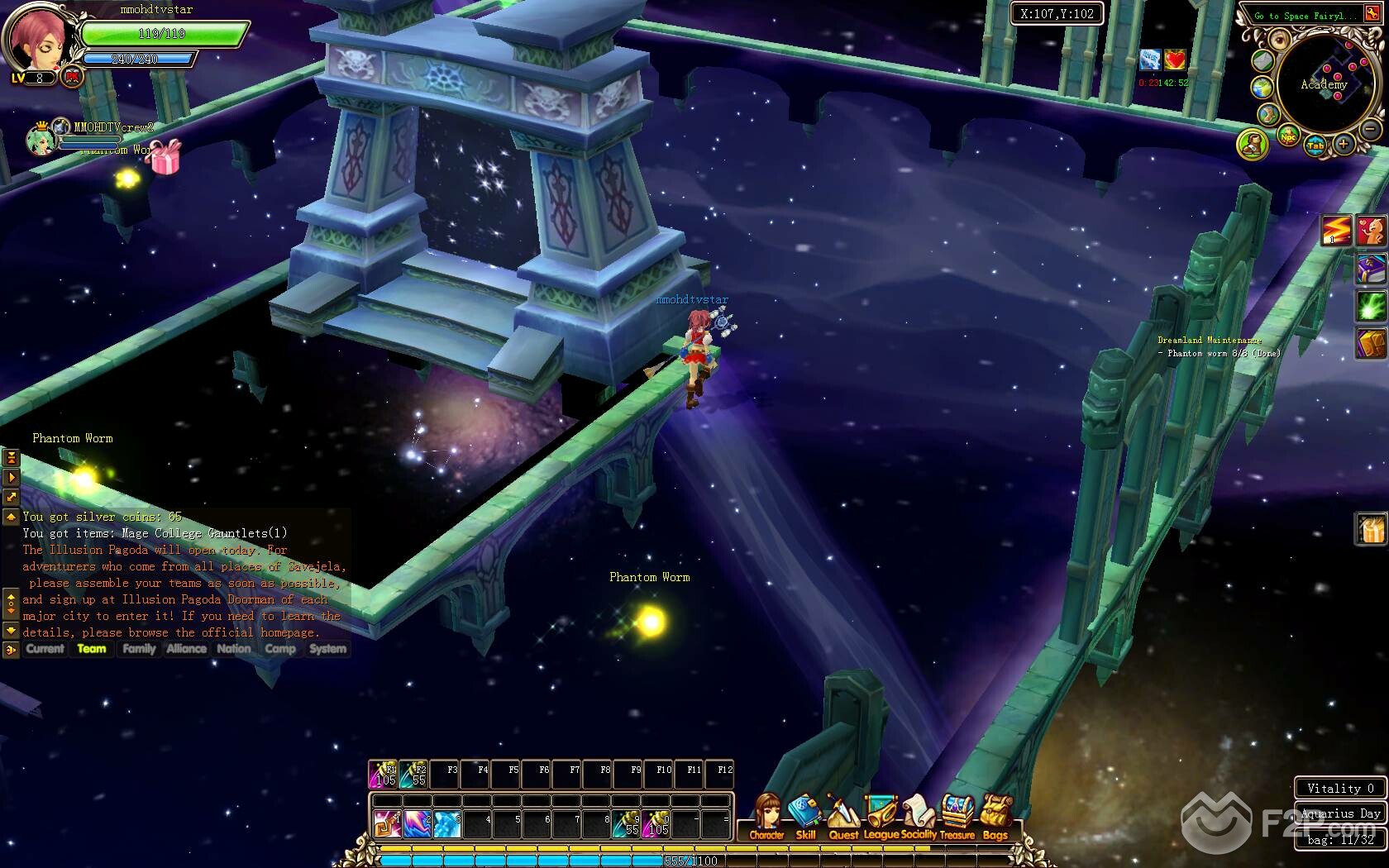Image resolution: width=1389 pixels, height=868 pixels.
Task: Click the Dreamland Maintenance quest tracker entry
Action: pos(1209,341)
